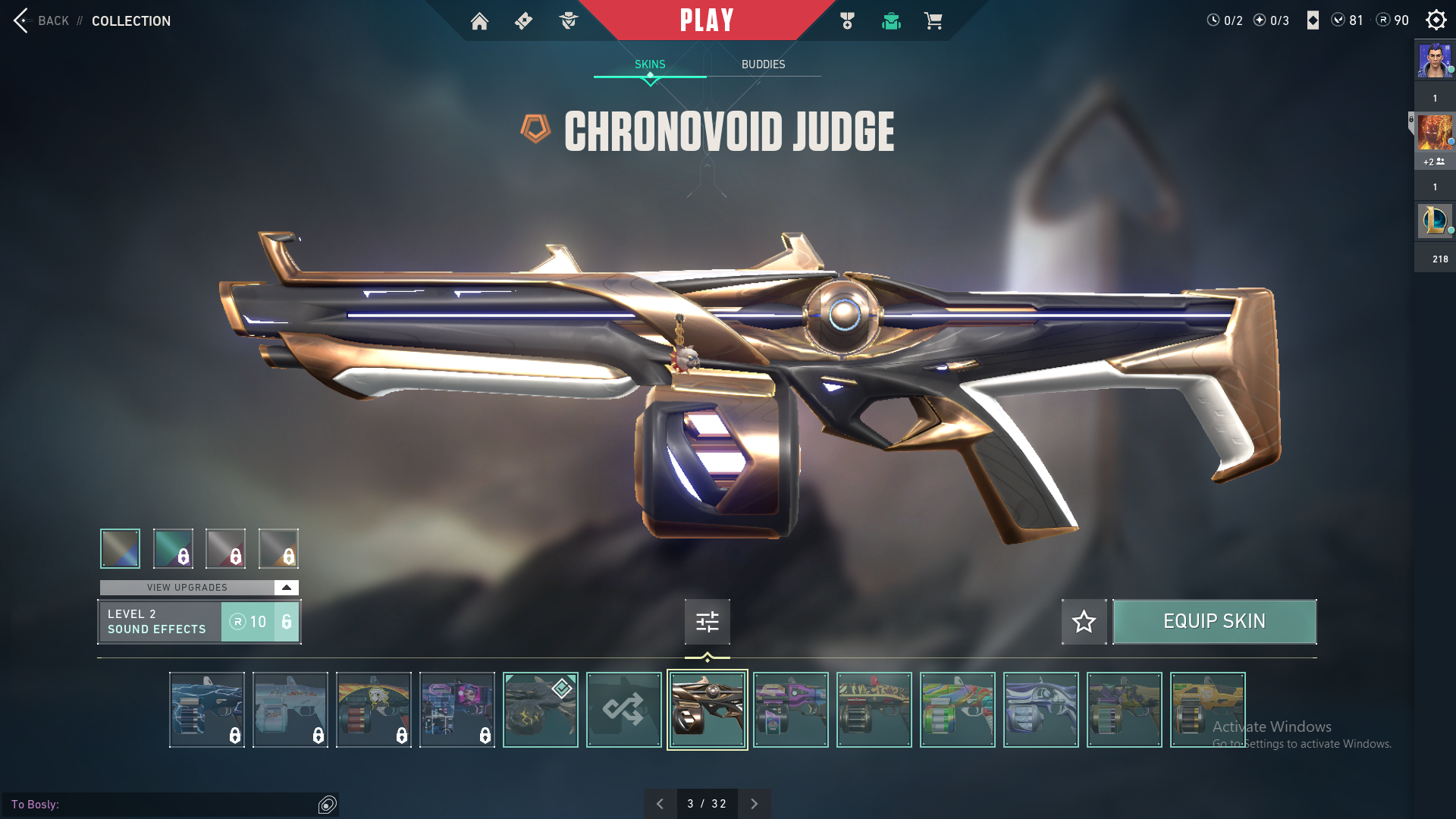This screenshot has width=1456, height=819.
Task: Choose the random shuffle skin tile
Action: (623, 710)
